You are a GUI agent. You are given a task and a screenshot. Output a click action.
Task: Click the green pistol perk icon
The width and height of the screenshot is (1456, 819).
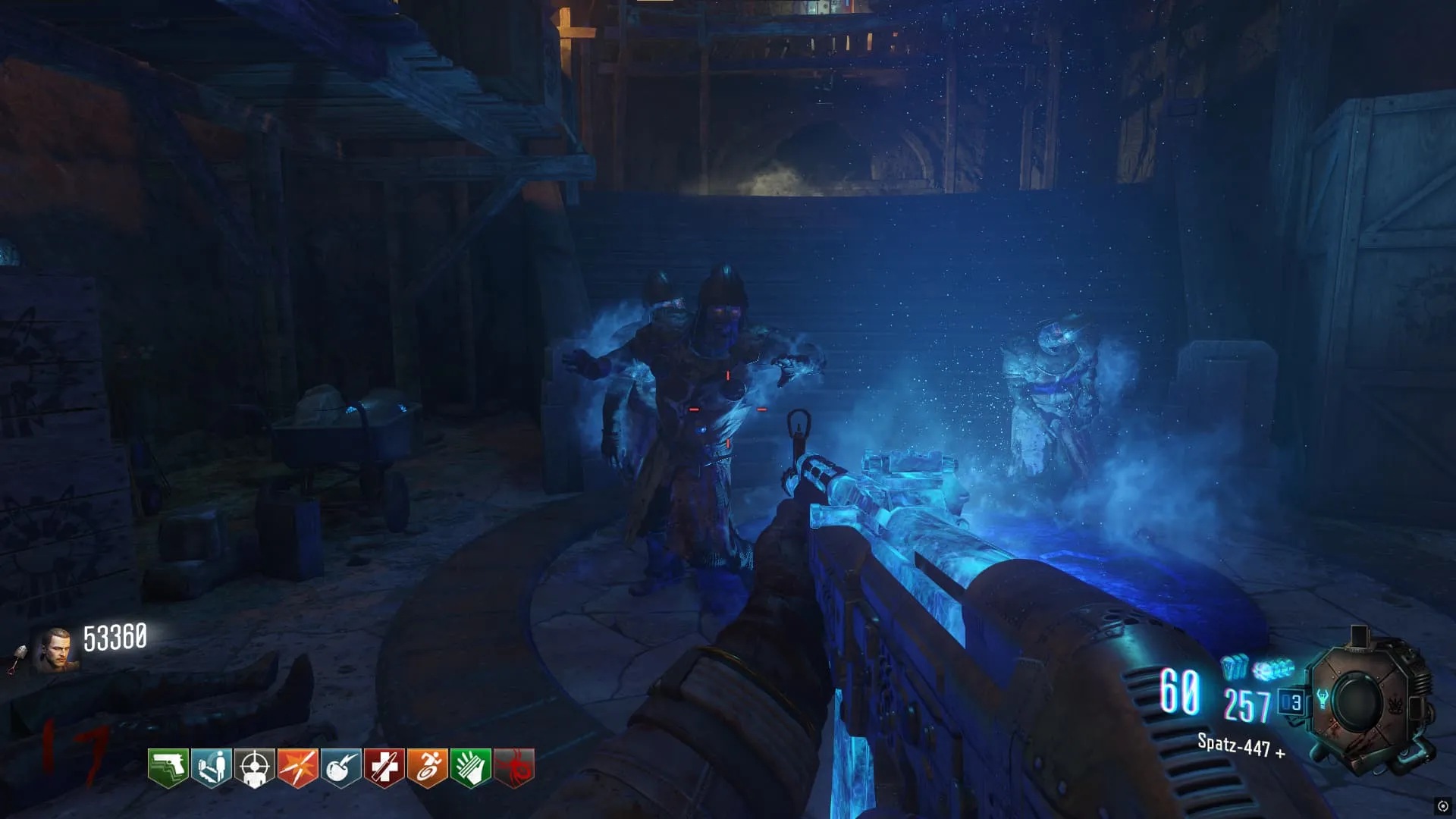coord(168,768)
